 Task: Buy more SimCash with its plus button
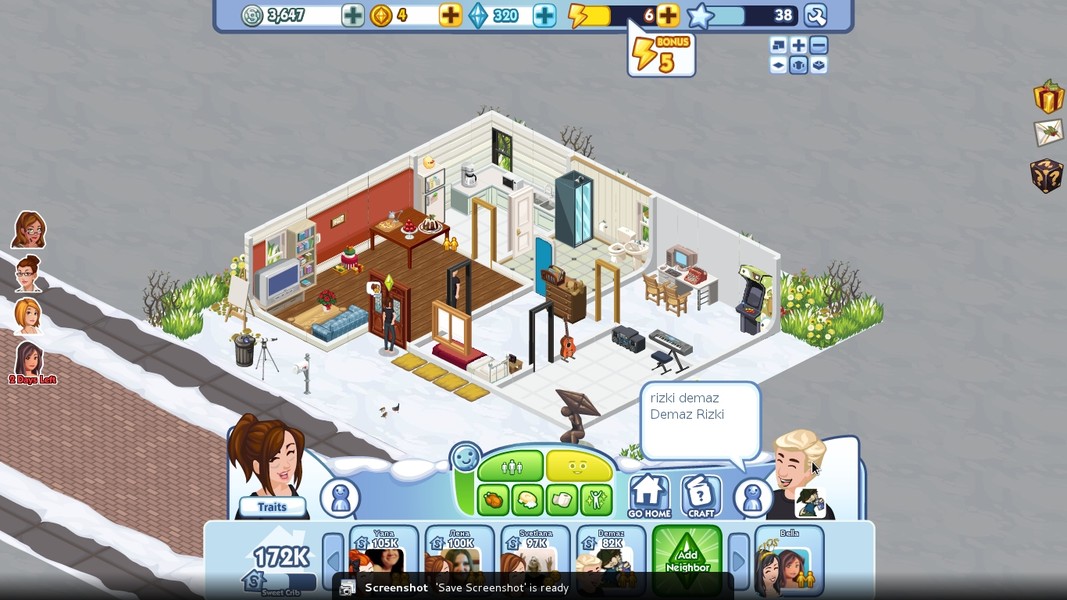[x=451, y=15]
